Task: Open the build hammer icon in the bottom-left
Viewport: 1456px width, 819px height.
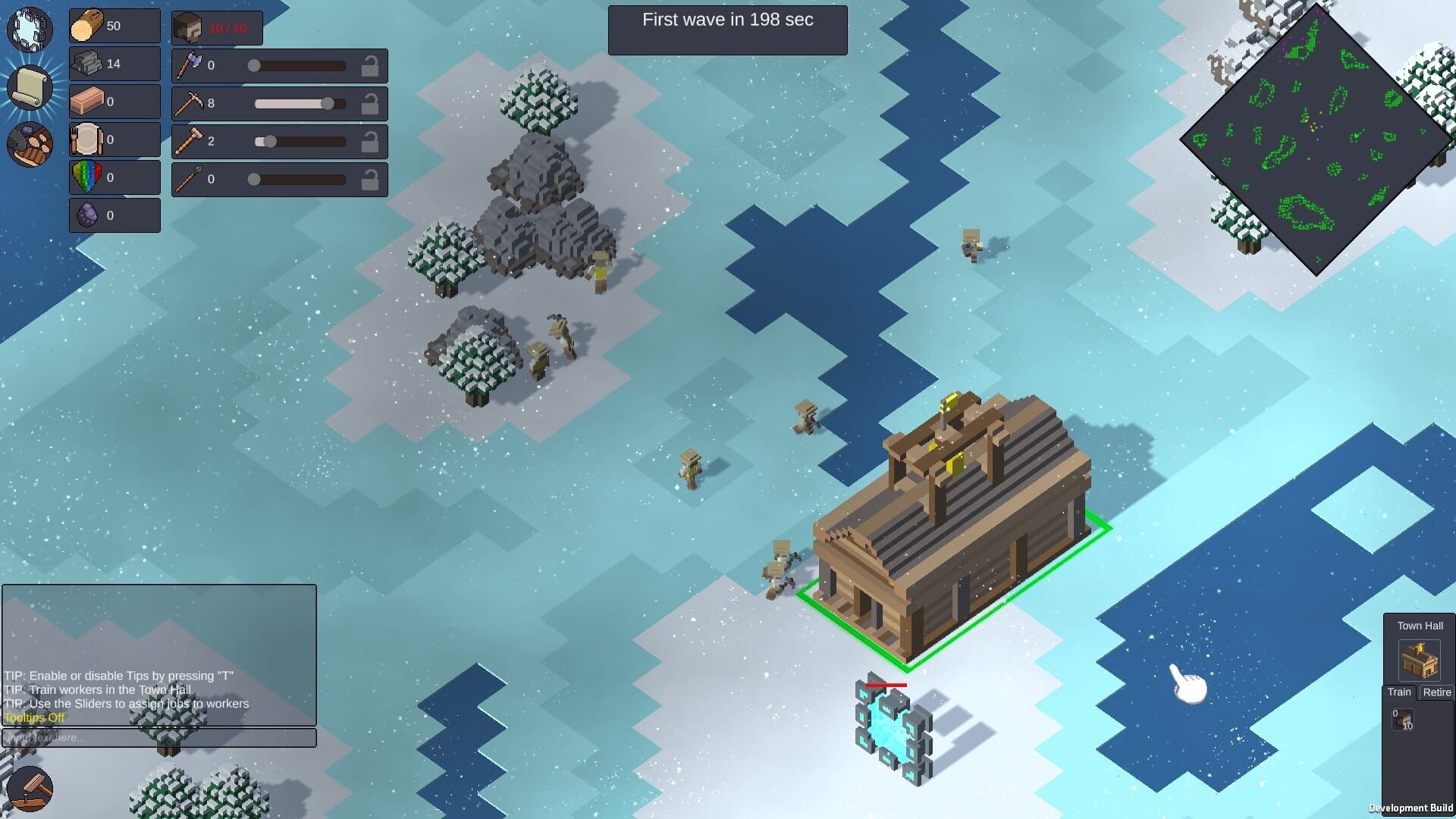Action: 30,790
